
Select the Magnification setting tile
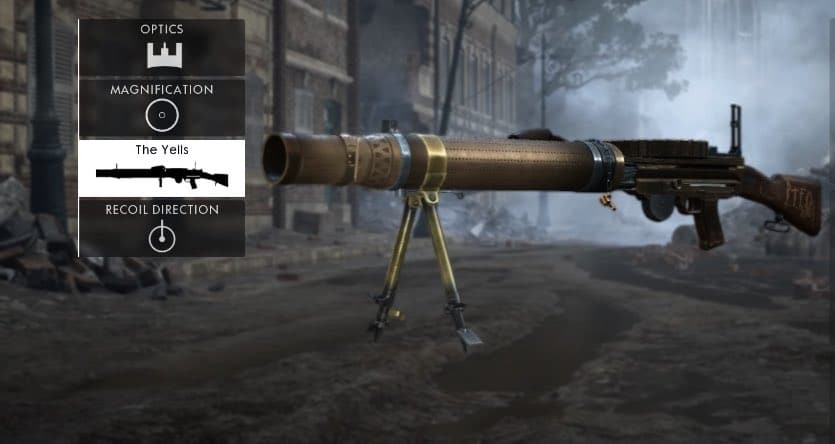tap(162, 107)
